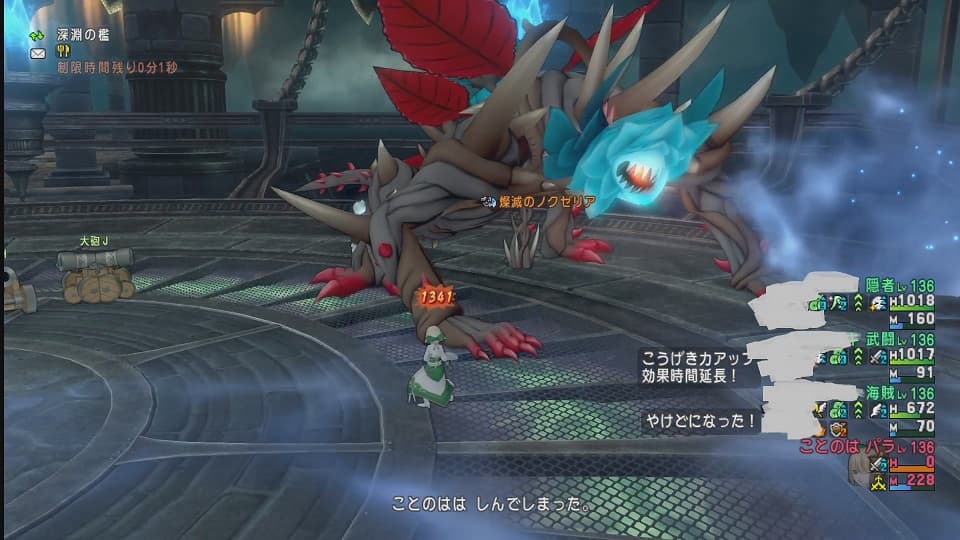Inspect the shield buff icon on 海賊

(838, 428)
